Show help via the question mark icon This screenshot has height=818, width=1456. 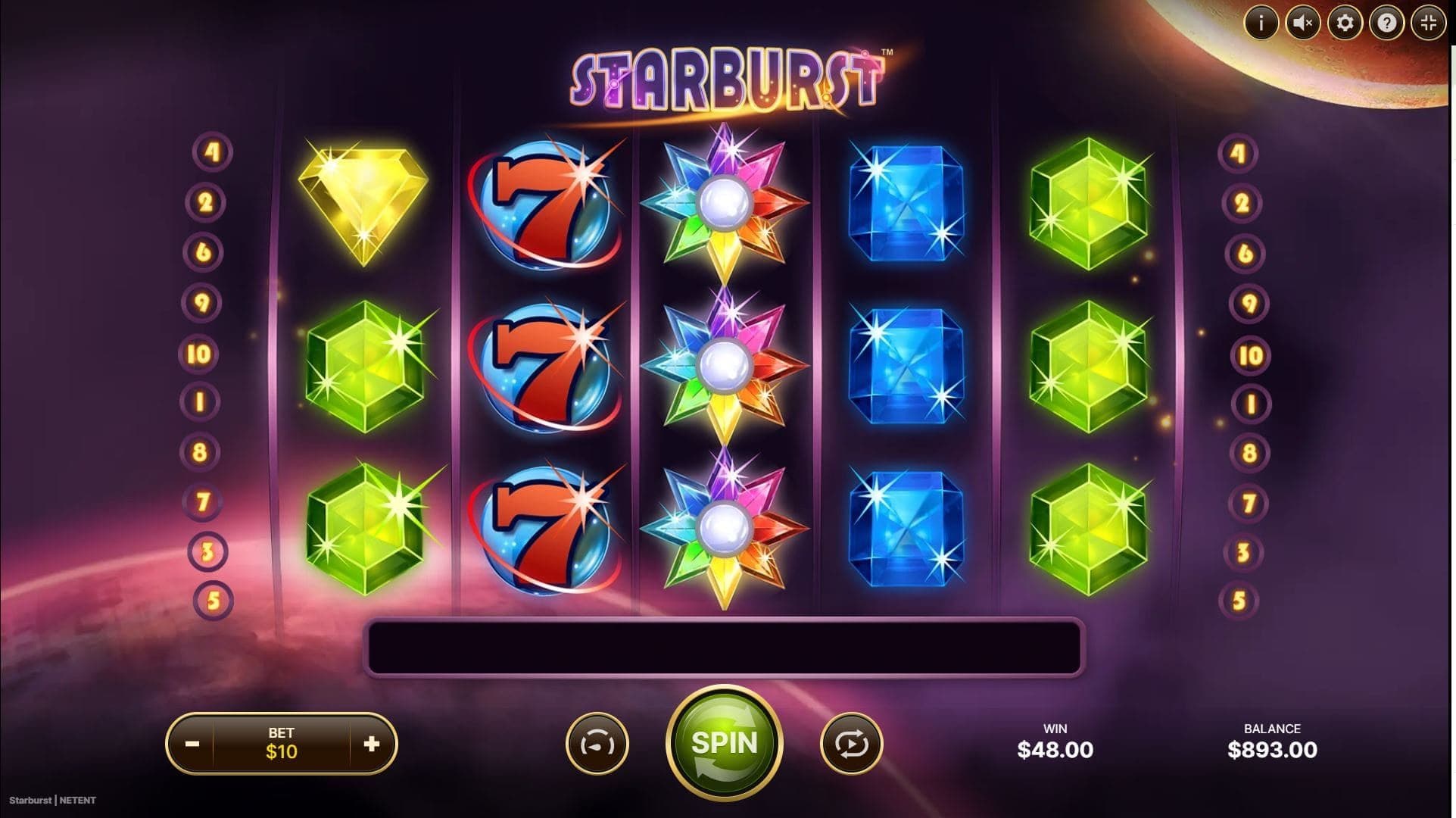click(x=1386, y=23)
